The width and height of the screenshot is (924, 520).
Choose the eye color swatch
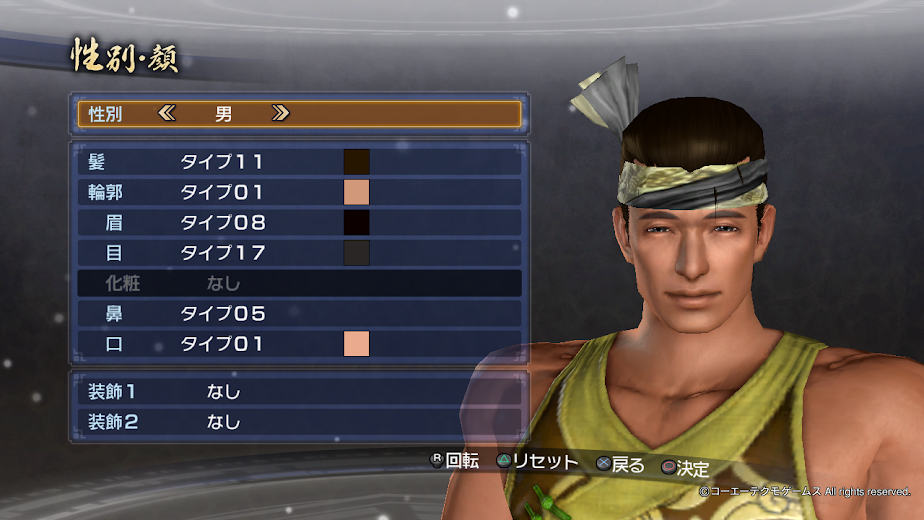[357, 253]
